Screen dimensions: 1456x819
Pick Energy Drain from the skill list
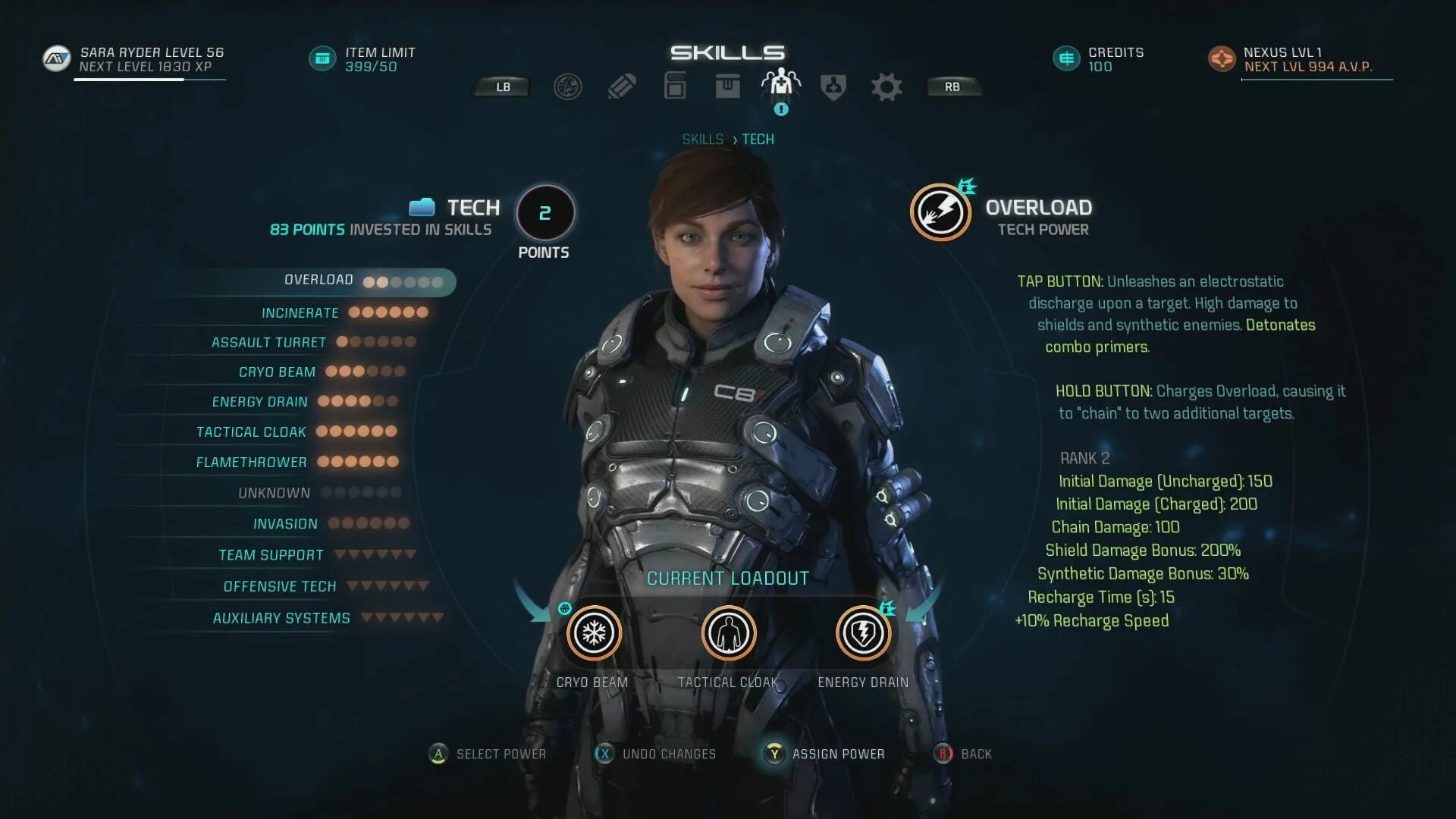259,402
